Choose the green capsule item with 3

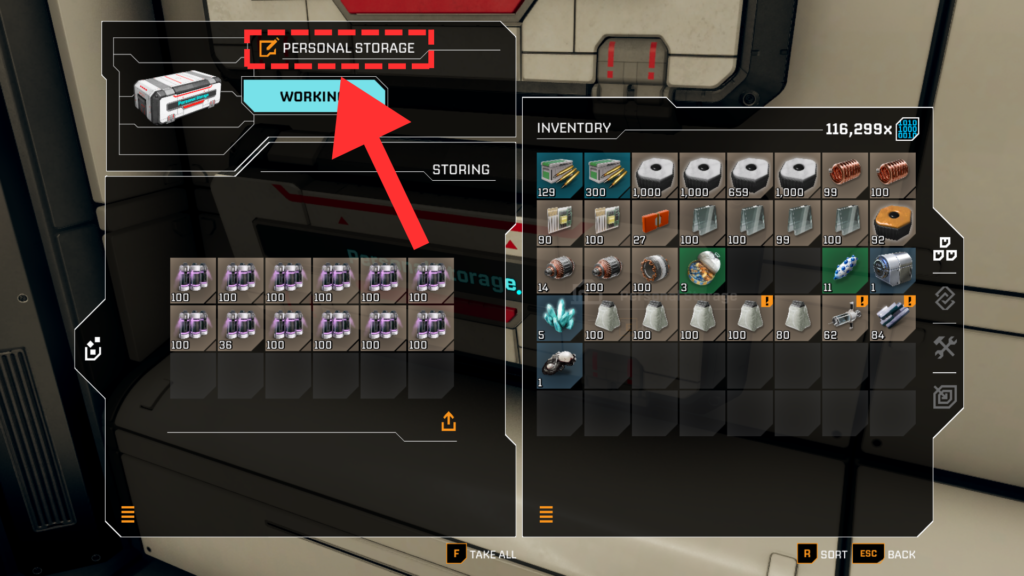click(x=703, y=271)
